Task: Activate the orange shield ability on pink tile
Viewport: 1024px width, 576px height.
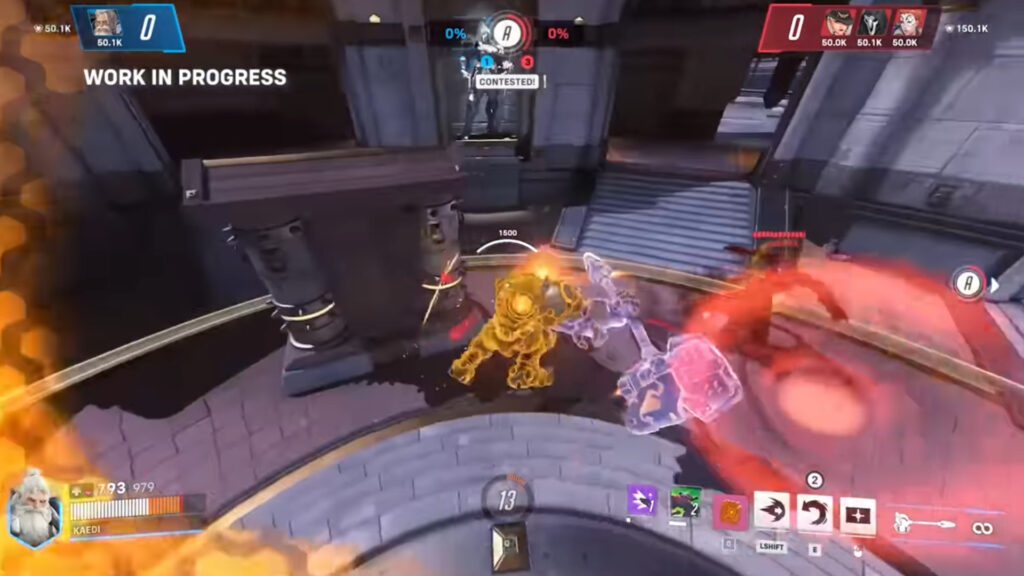Action: [730, 512]
